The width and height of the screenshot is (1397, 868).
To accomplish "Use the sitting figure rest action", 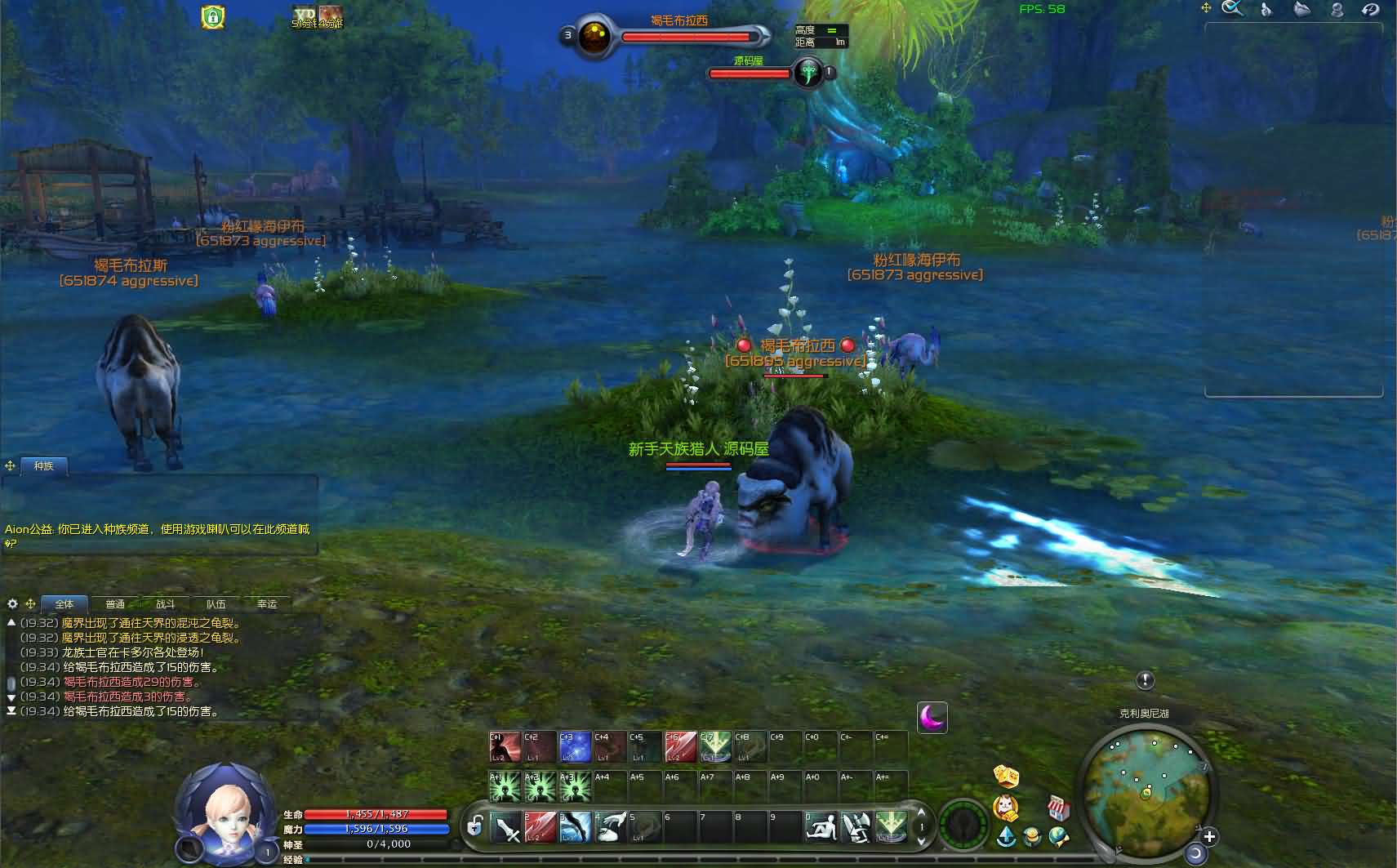I will tap(821, 828).
